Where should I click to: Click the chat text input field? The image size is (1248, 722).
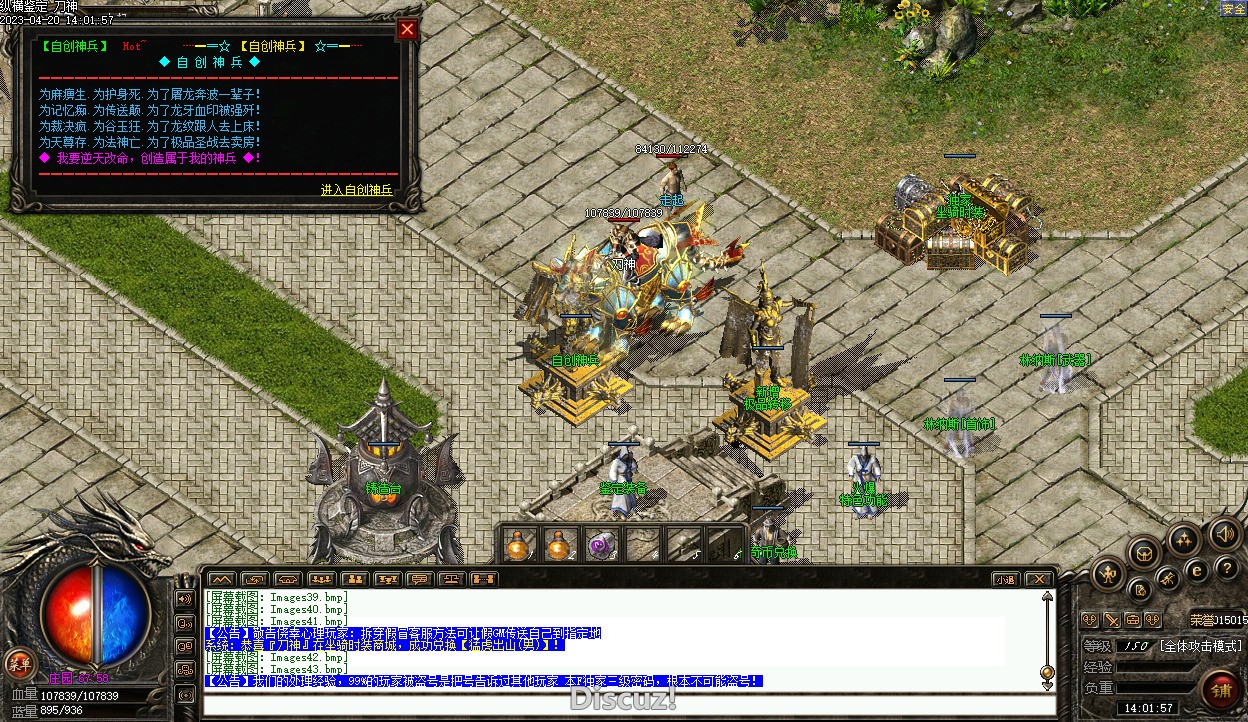click(x=620, y=704)
